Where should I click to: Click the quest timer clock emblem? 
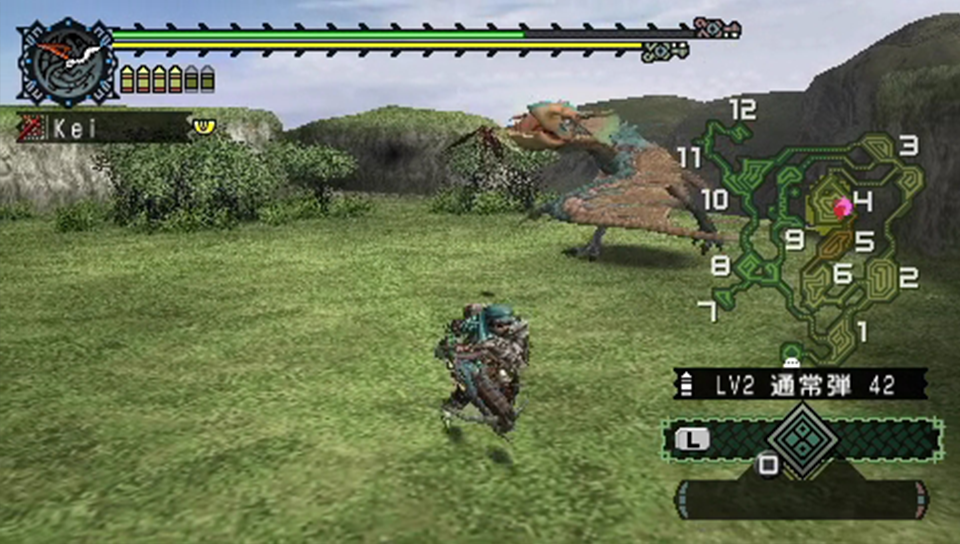click(x=67, y=63)
